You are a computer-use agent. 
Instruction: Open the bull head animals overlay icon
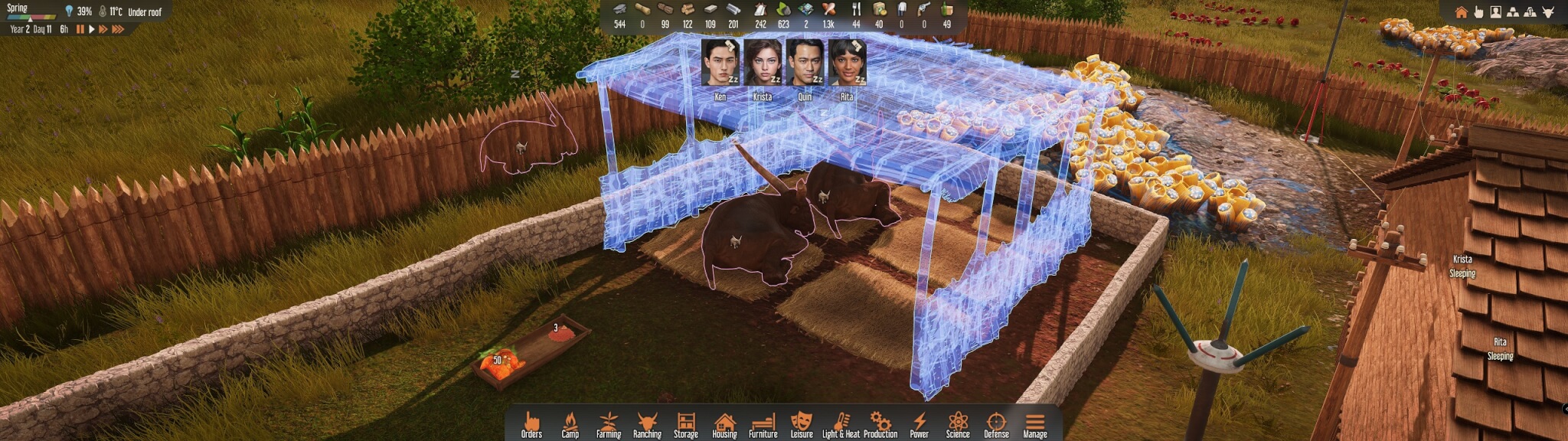1547,12
